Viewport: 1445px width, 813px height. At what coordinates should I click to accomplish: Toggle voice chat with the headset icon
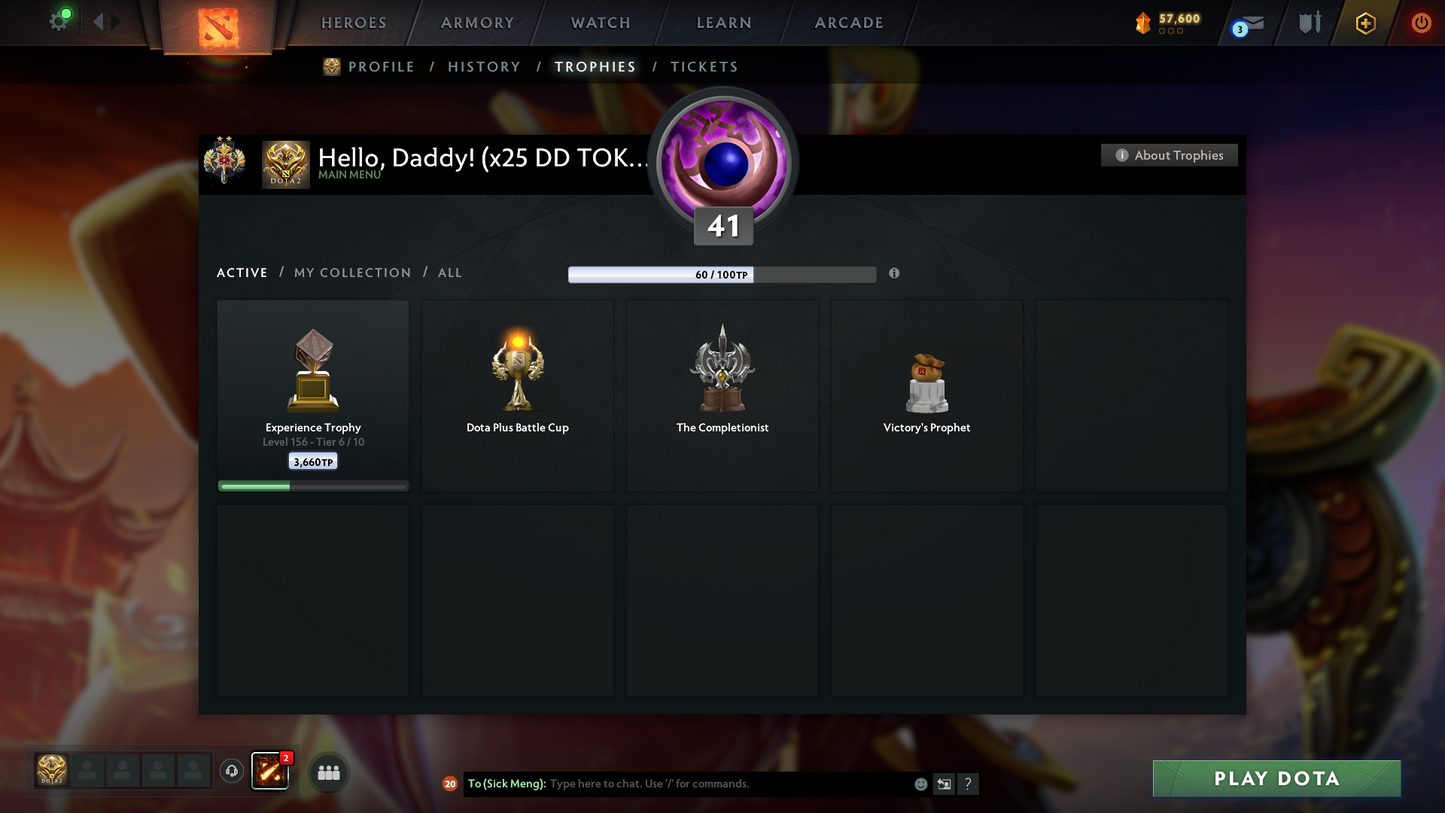click(x=231, y=770)
